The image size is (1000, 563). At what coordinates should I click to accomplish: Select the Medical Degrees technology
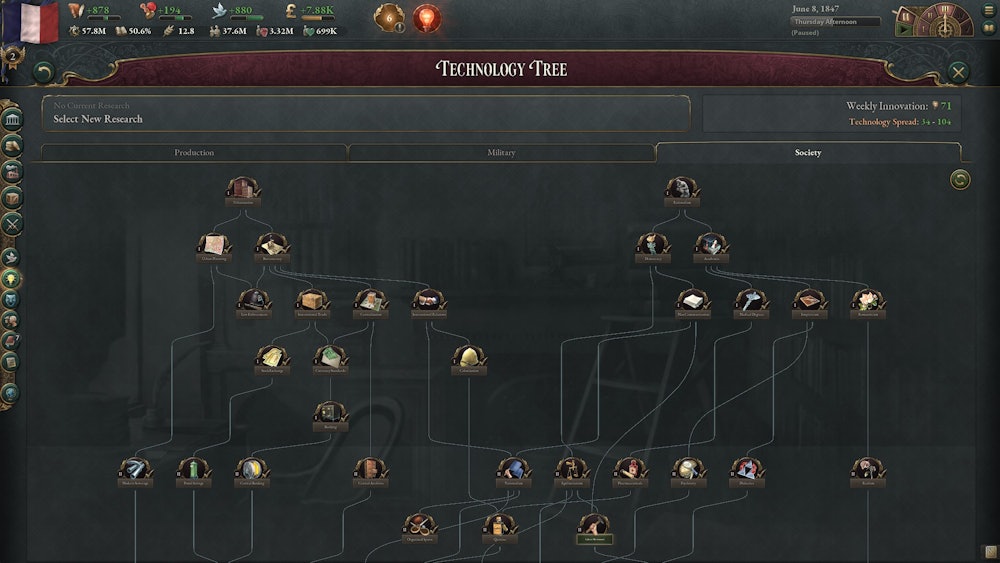[x=750, y=301]
